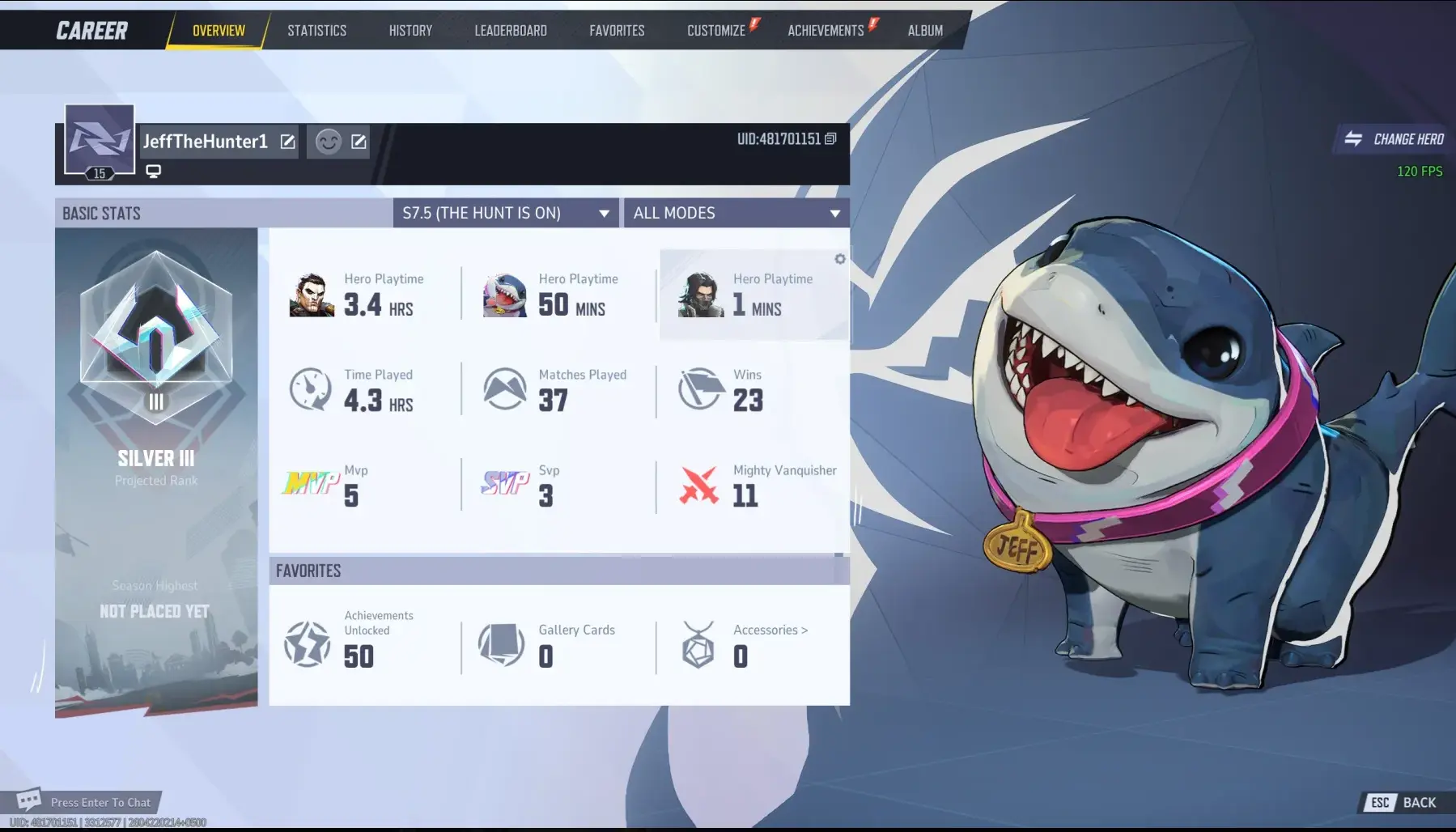Edit the JeffTheHunter1 player name

coord(287,142)
